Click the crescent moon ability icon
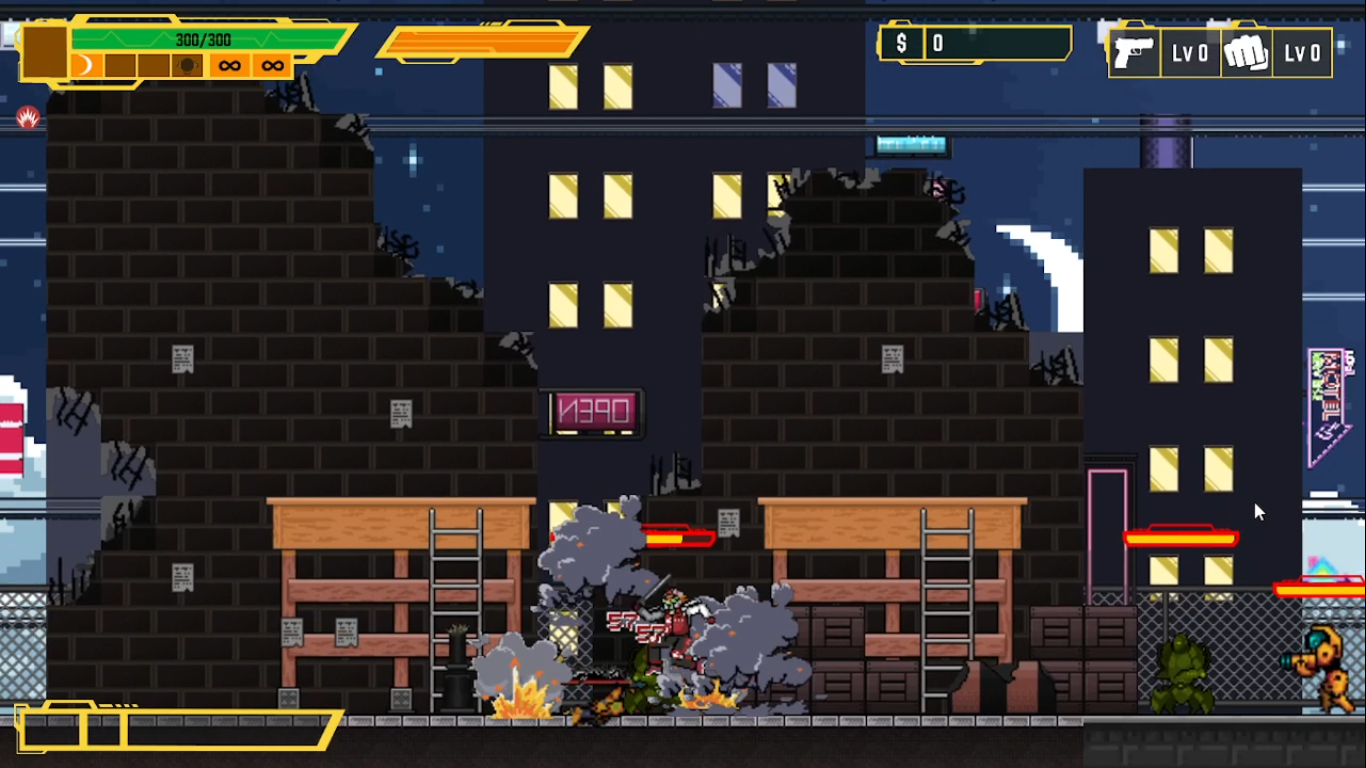Image resolution: width=1366 pixels, height=768 pixels. click(x=85, y=64)
